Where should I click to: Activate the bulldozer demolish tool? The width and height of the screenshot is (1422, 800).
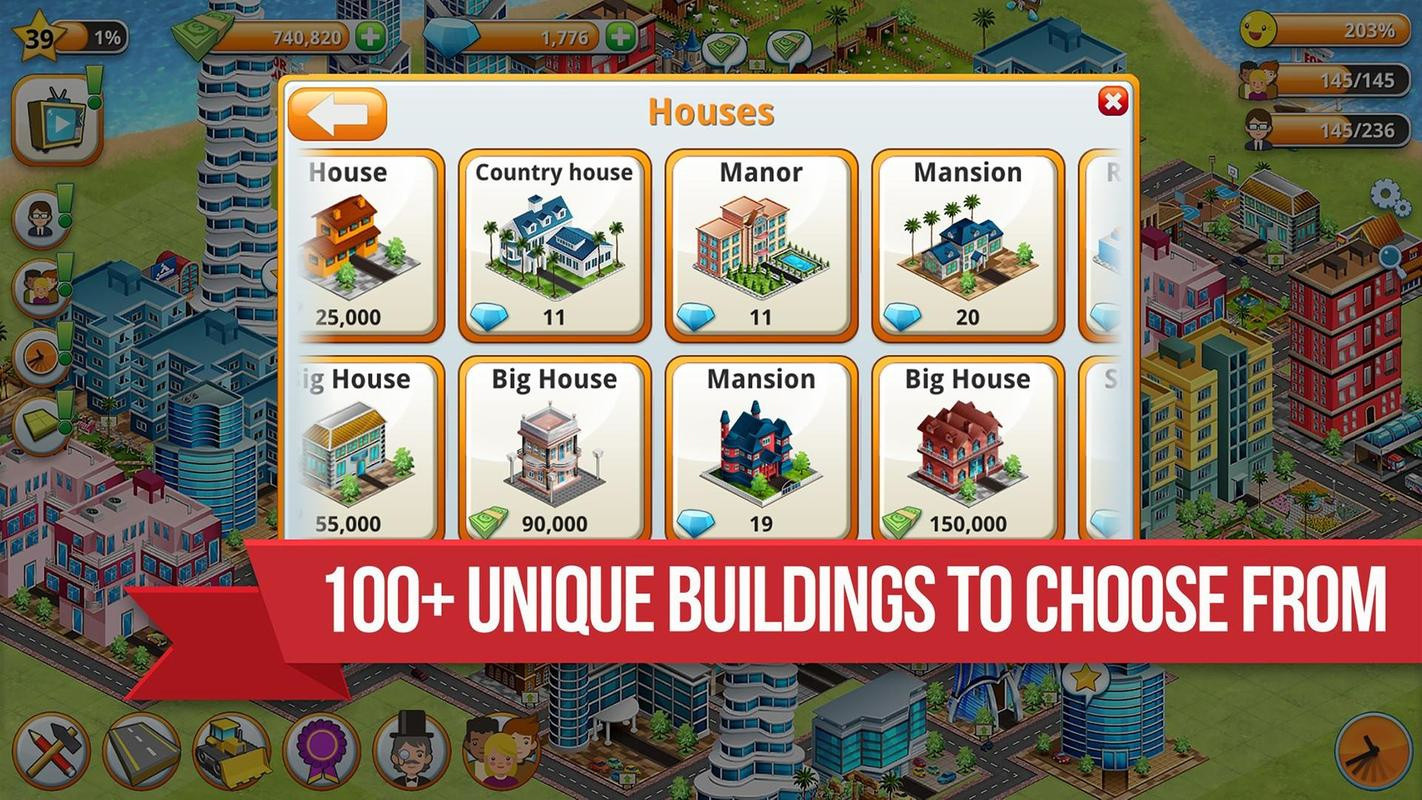pos(231,750)
